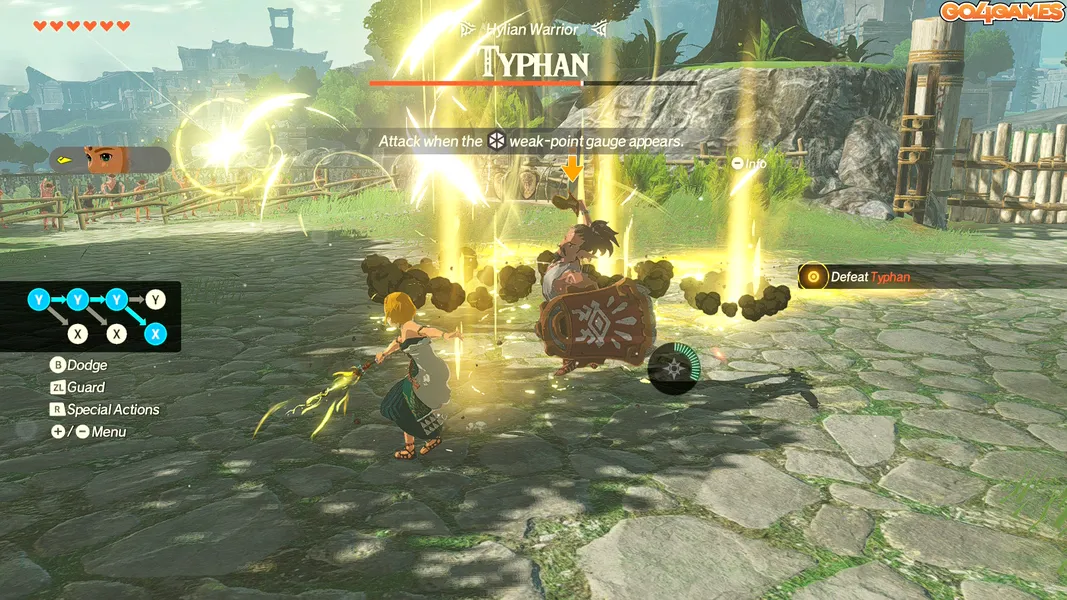Select the Guard action label
The width and height of the screenshot is (1067, 600).
(x=85, y=387)
